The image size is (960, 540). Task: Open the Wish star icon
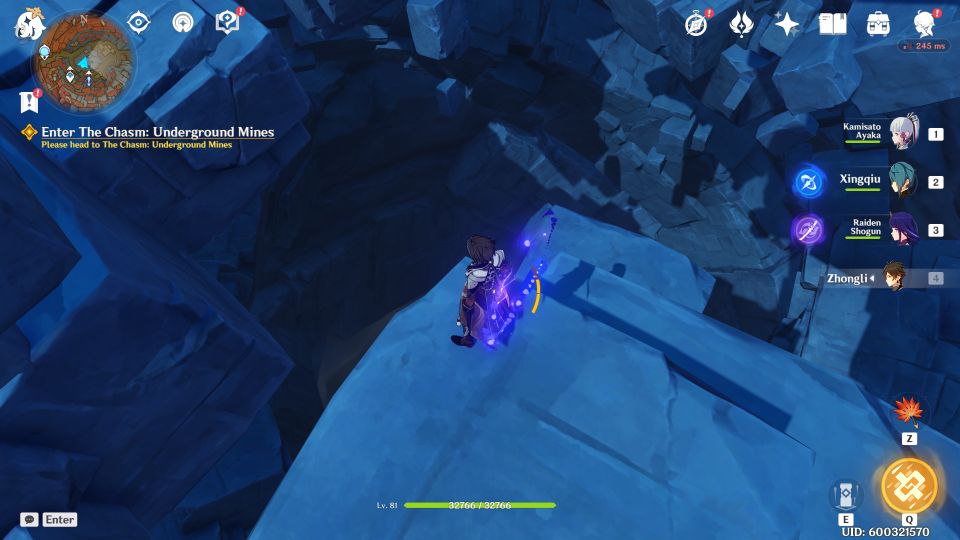[787, 24]
